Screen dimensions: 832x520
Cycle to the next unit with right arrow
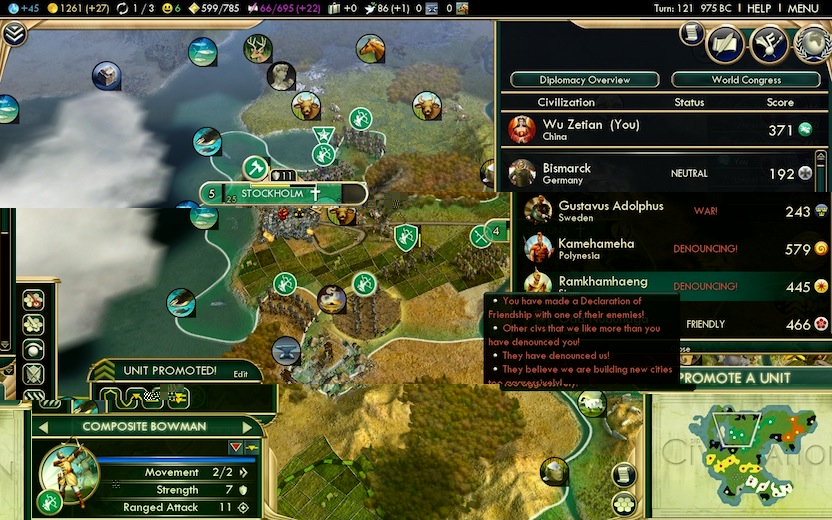tap(247, 427)
